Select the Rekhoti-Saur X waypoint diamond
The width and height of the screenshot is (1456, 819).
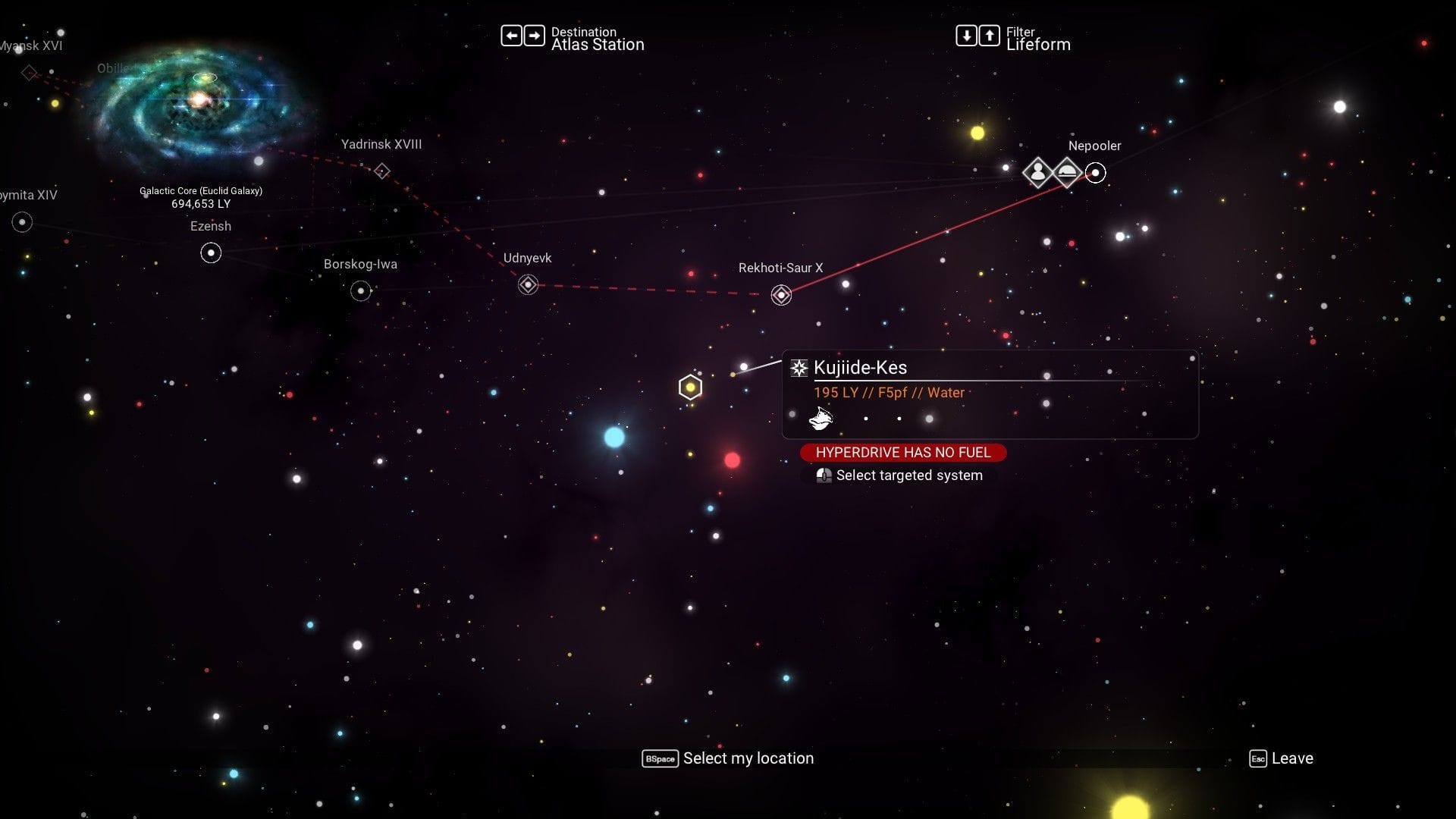(780, 294)
